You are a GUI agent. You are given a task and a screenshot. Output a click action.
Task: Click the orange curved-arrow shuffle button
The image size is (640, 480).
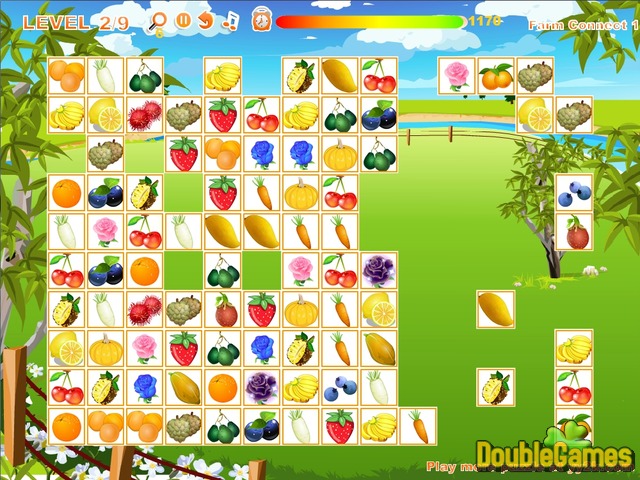pos(206,20)
